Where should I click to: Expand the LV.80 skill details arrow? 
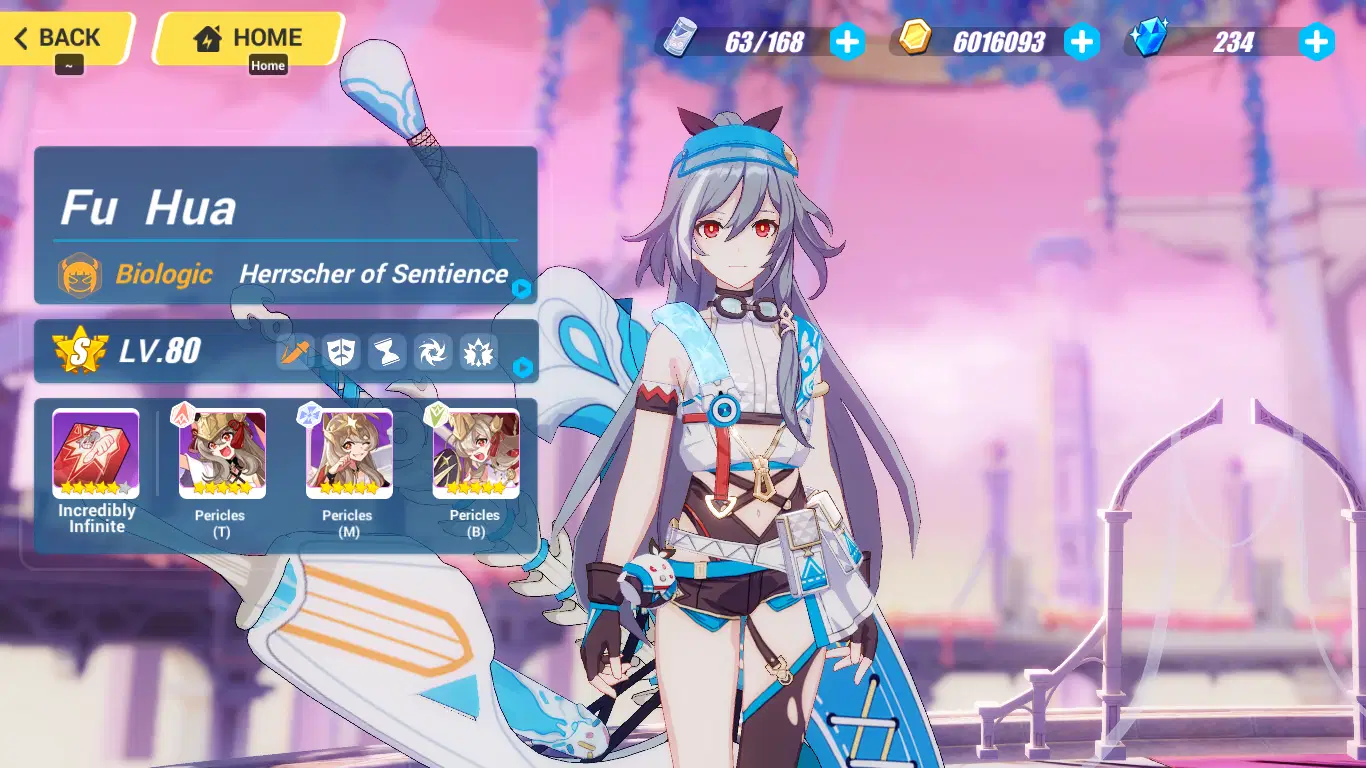coord(522,367)
